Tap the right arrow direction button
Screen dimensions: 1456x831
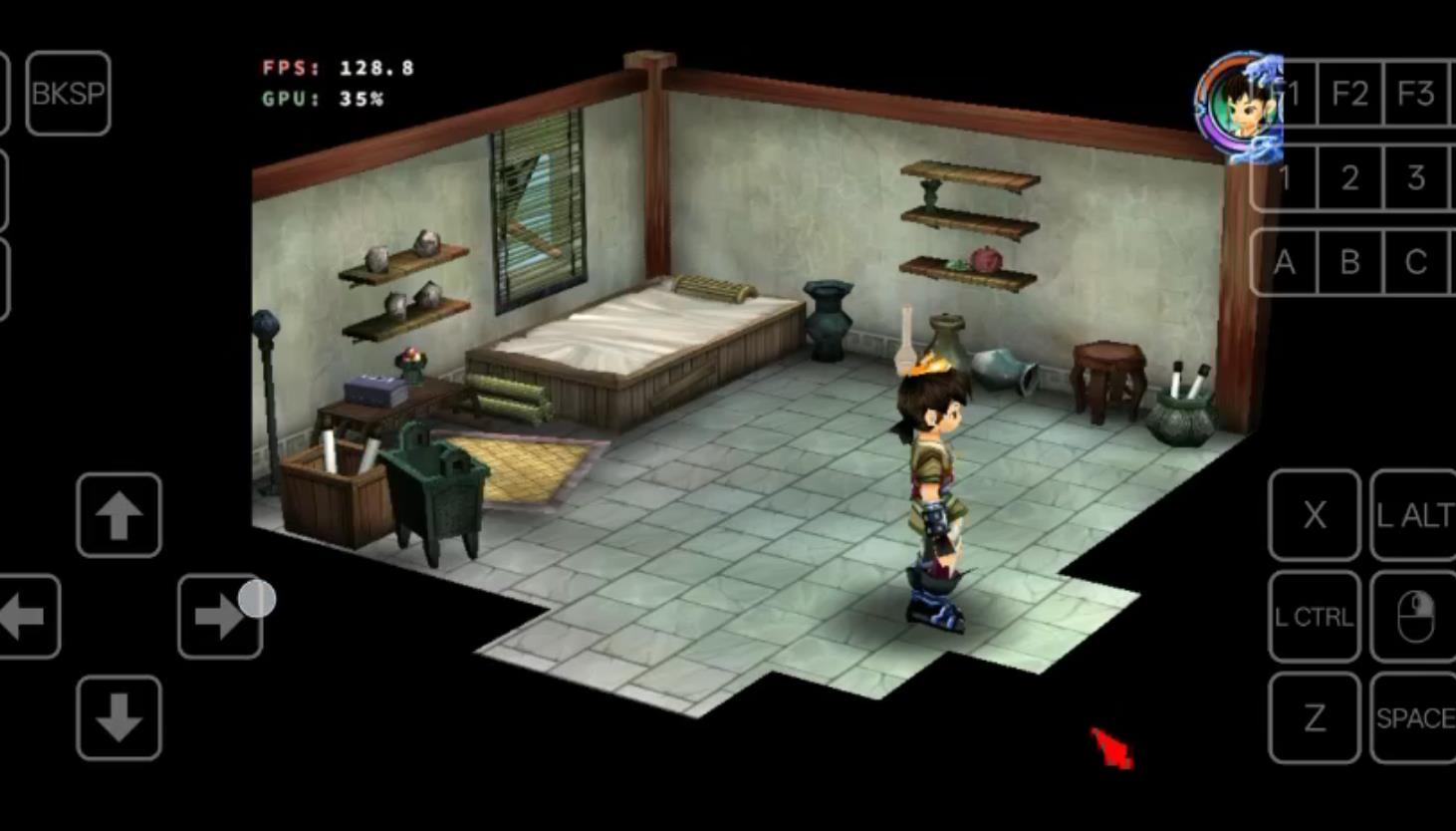(x=219, y=617)
